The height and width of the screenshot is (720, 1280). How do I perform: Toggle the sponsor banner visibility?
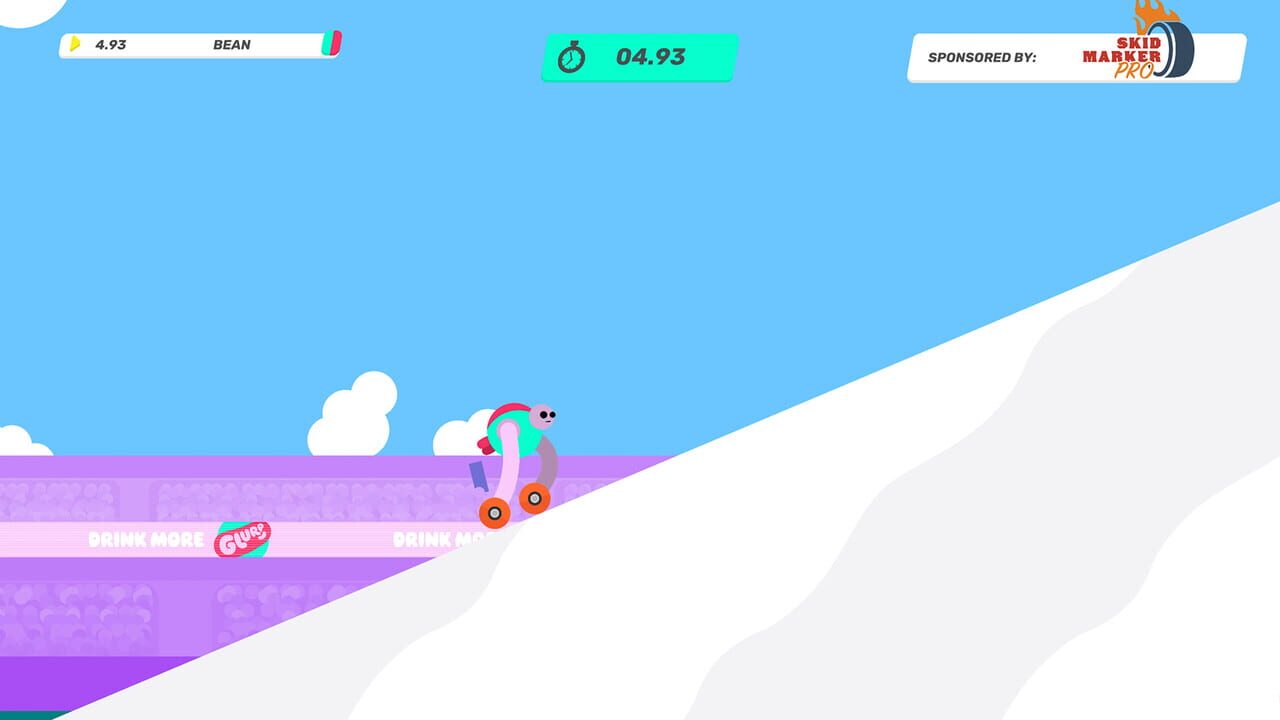pos(1075,57)
